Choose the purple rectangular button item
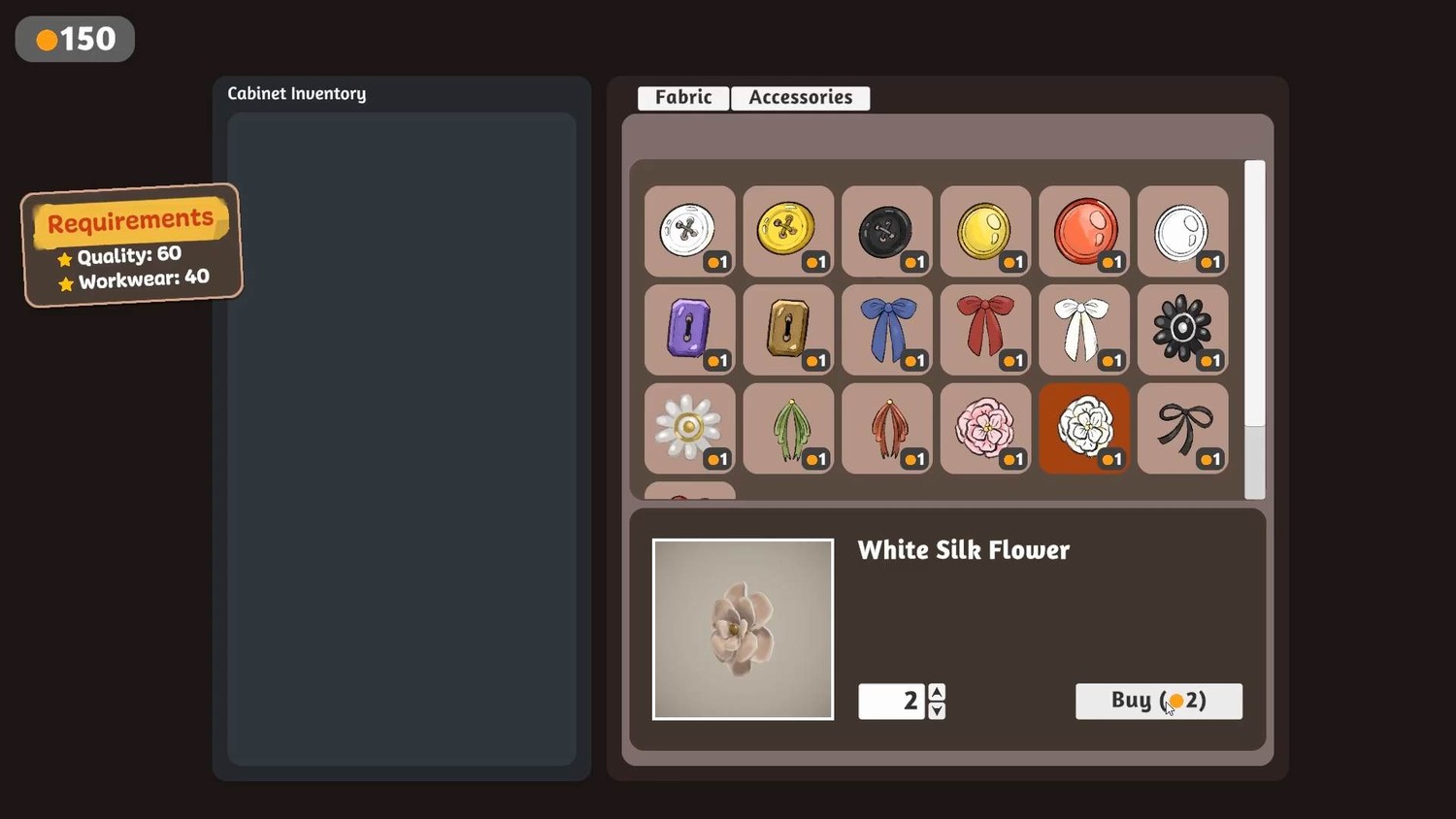This screenshot has height=819, width=1456. point(689,330)
